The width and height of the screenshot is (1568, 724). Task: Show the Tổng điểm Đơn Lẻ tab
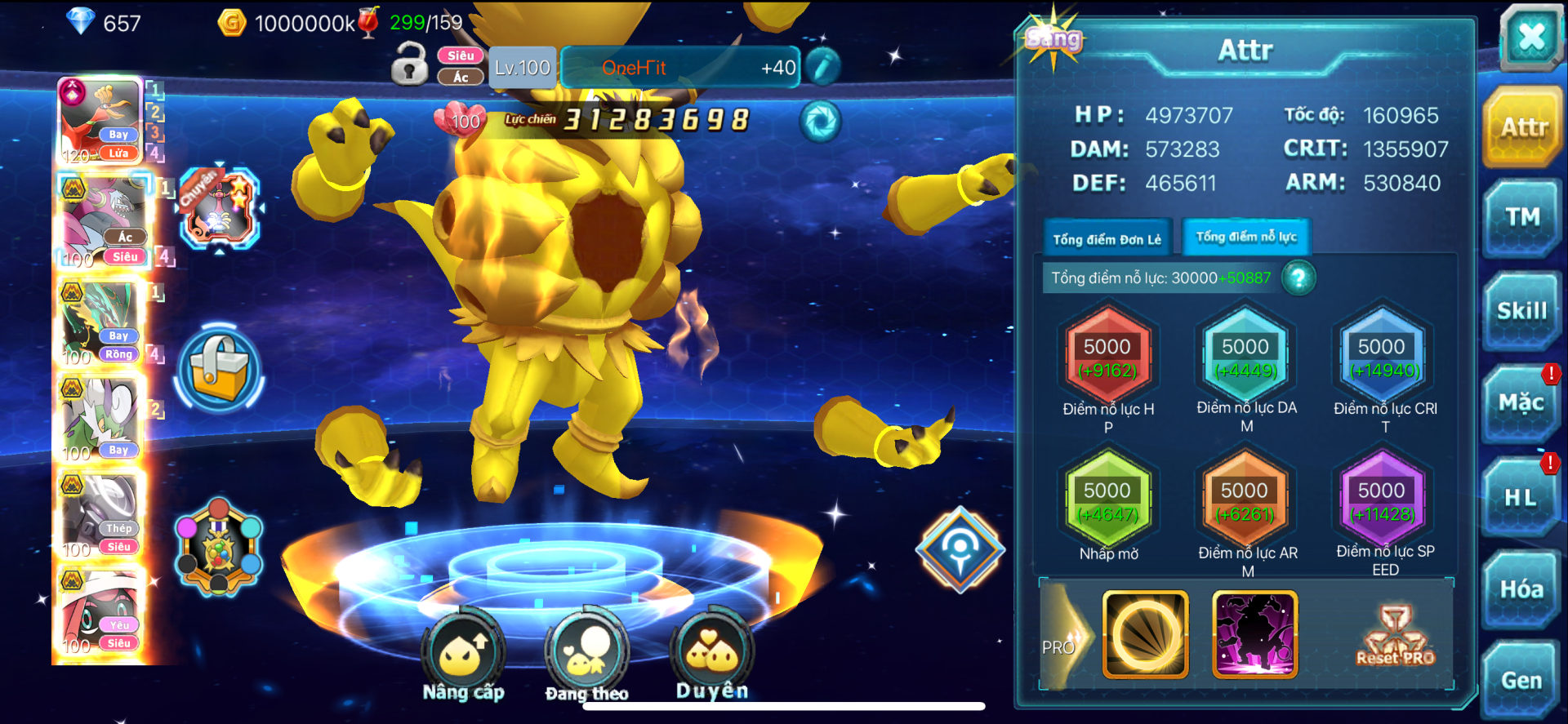click(1107, 239)
